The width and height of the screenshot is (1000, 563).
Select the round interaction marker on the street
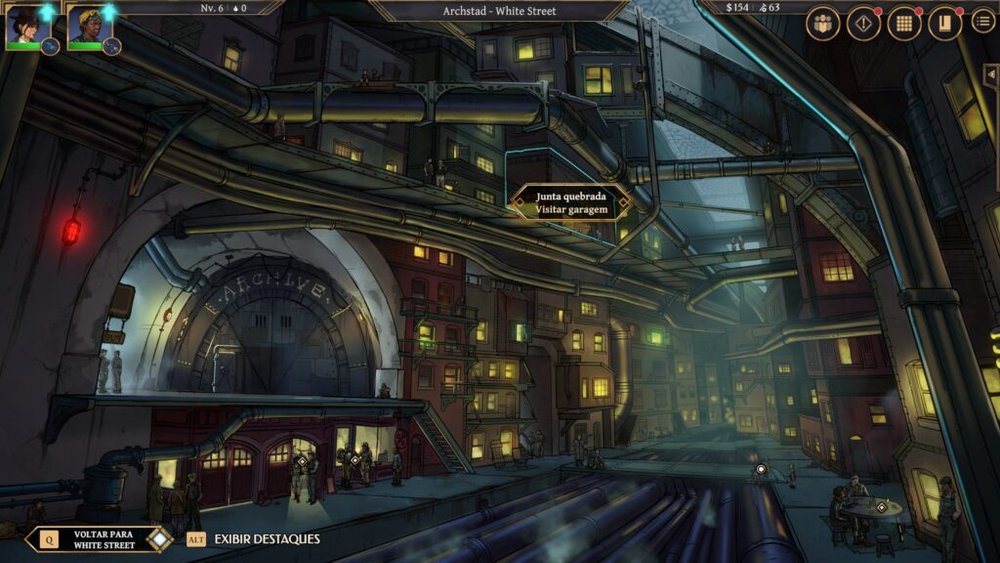click(761, 469)
